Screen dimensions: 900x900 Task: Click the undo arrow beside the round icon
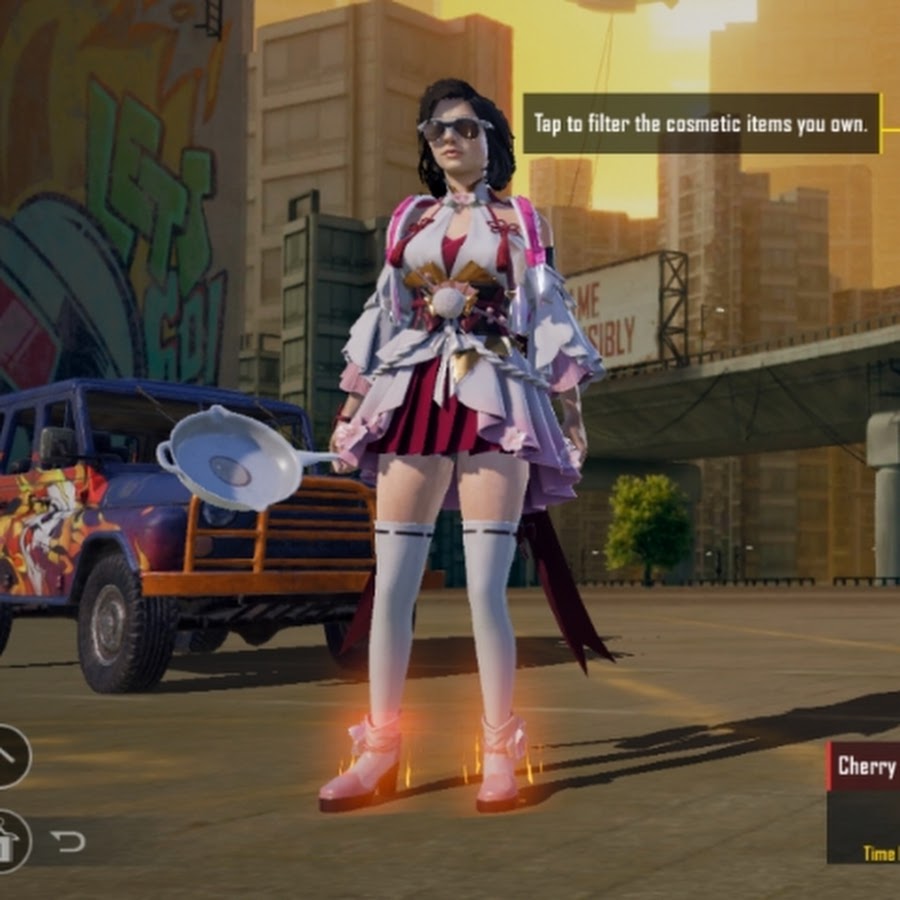68,842
